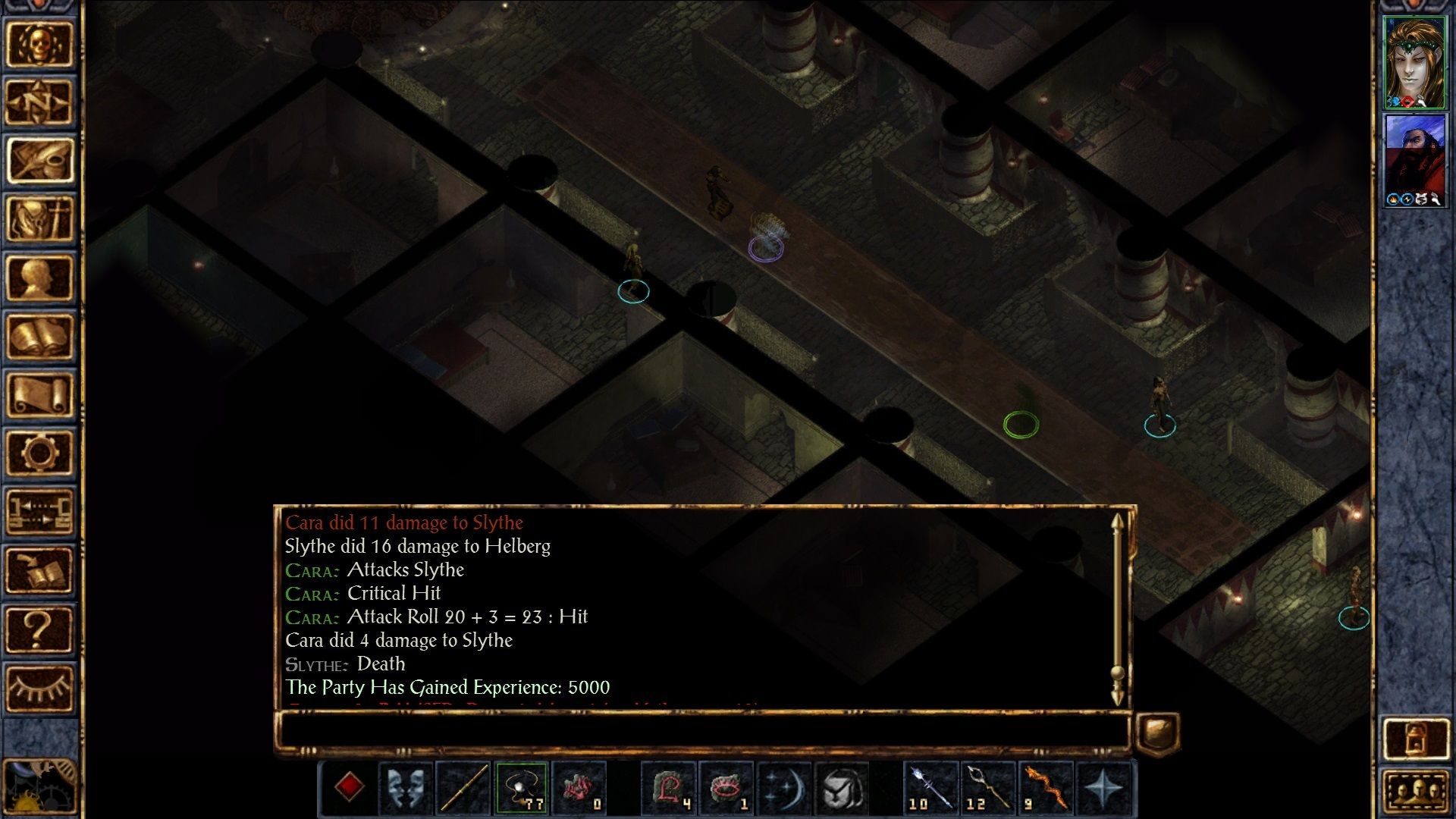Open the cast spell crescent moon button
The image size is (1456, 819).
pos(783,787)
